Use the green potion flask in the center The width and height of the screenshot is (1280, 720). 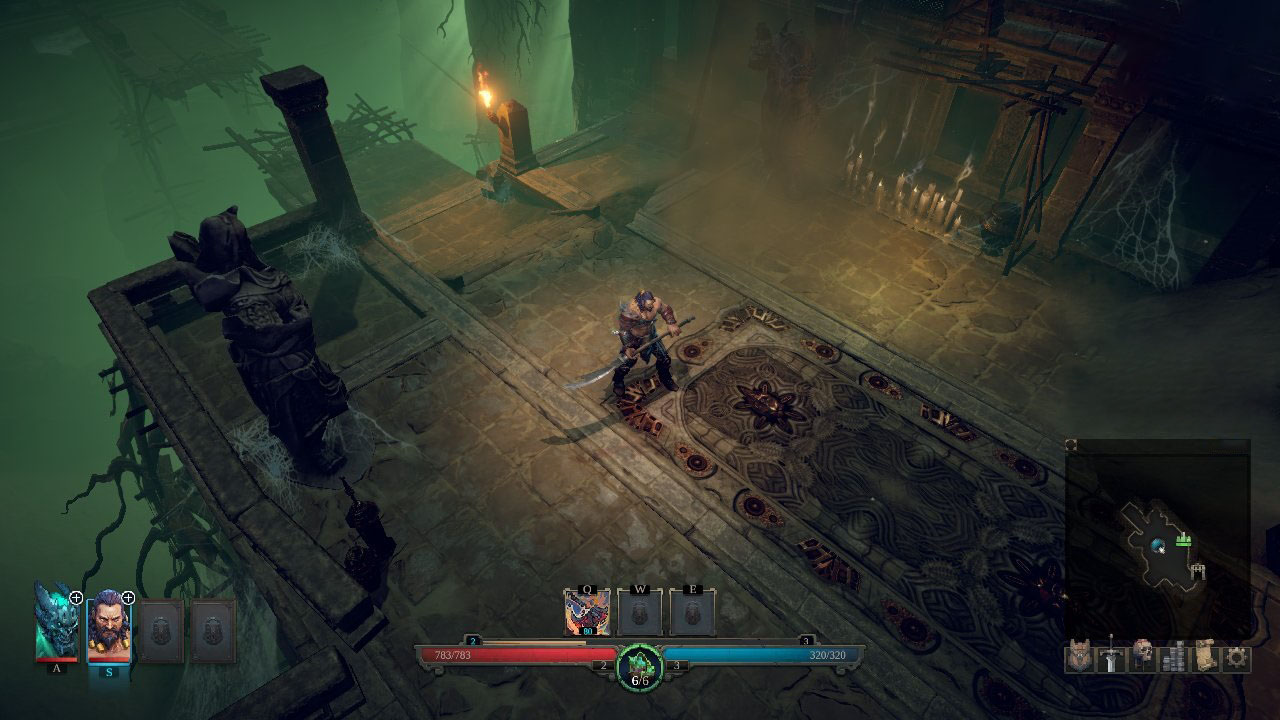tap(639, 666)
